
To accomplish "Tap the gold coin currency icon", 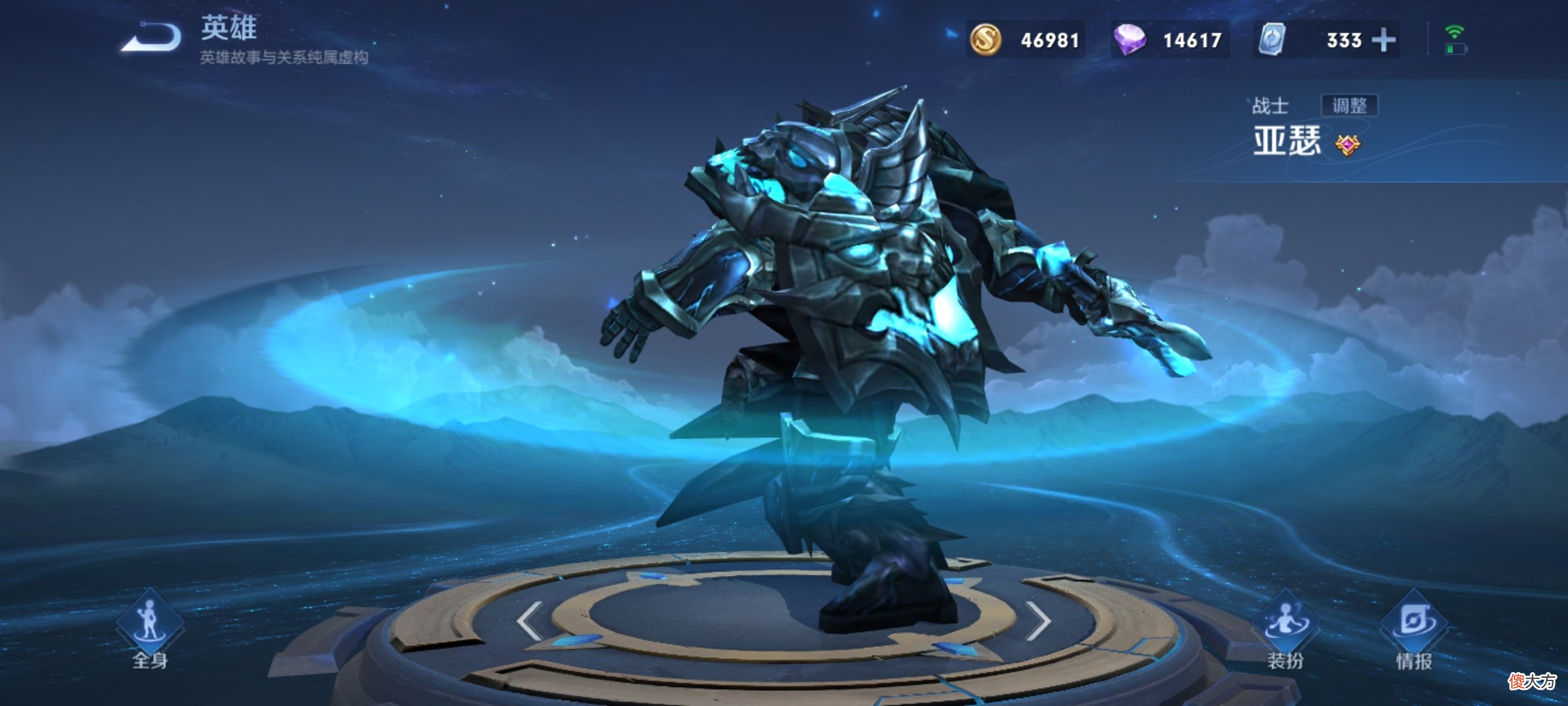I will pyautogui.click(x=985, y=39).
